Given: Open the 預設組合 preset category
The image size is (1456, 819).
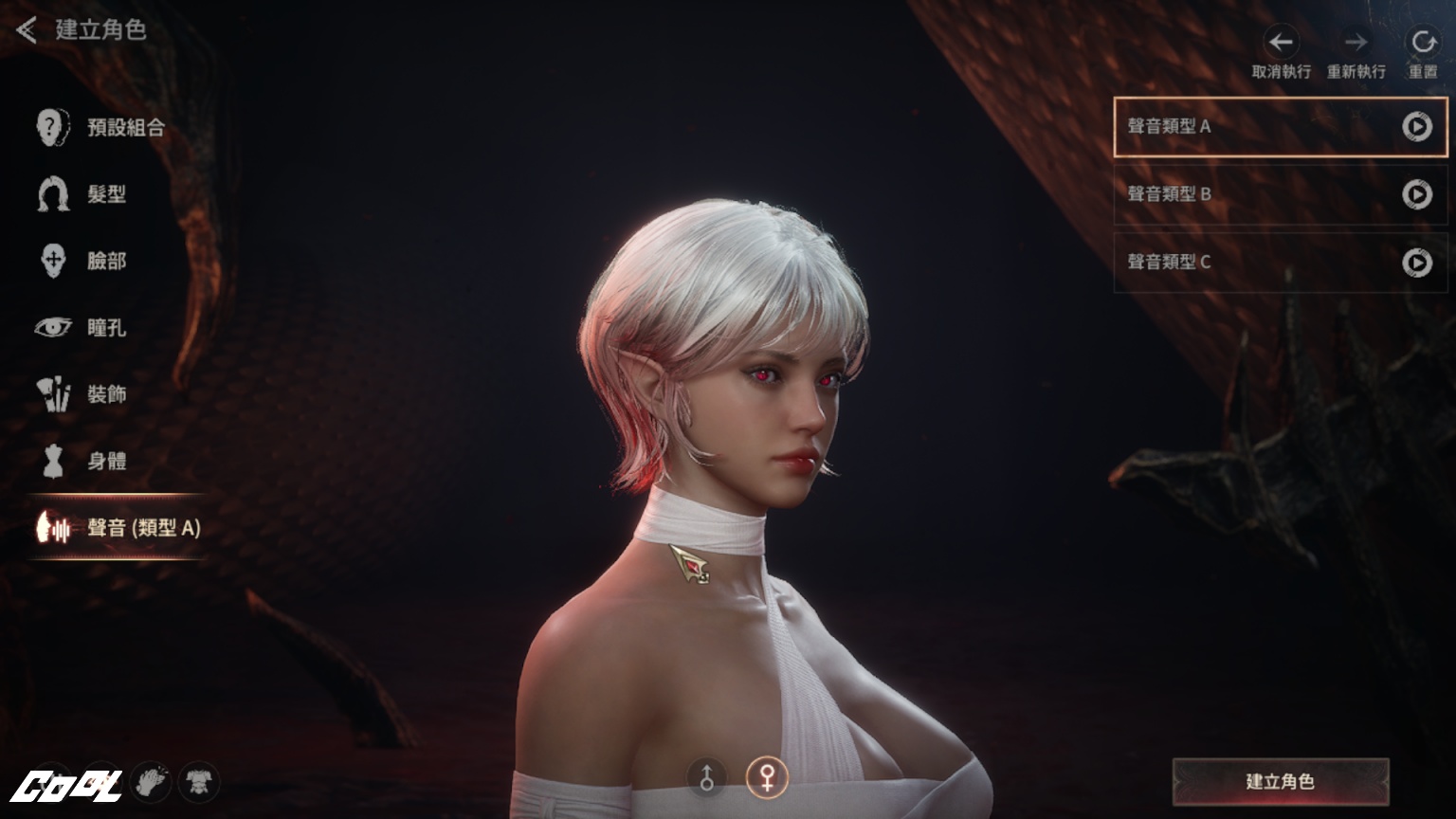Looking at the screenshot, I should click(101, 127).
